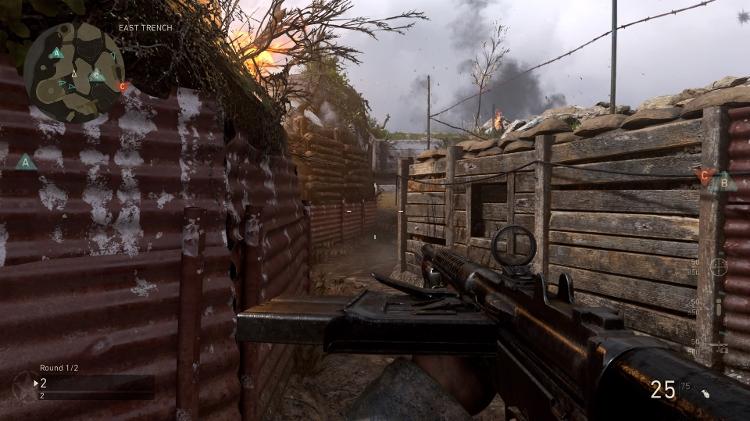Click the green B objective waypoint
The height and width of the screenshot is (421, 750).
point(725,181)
